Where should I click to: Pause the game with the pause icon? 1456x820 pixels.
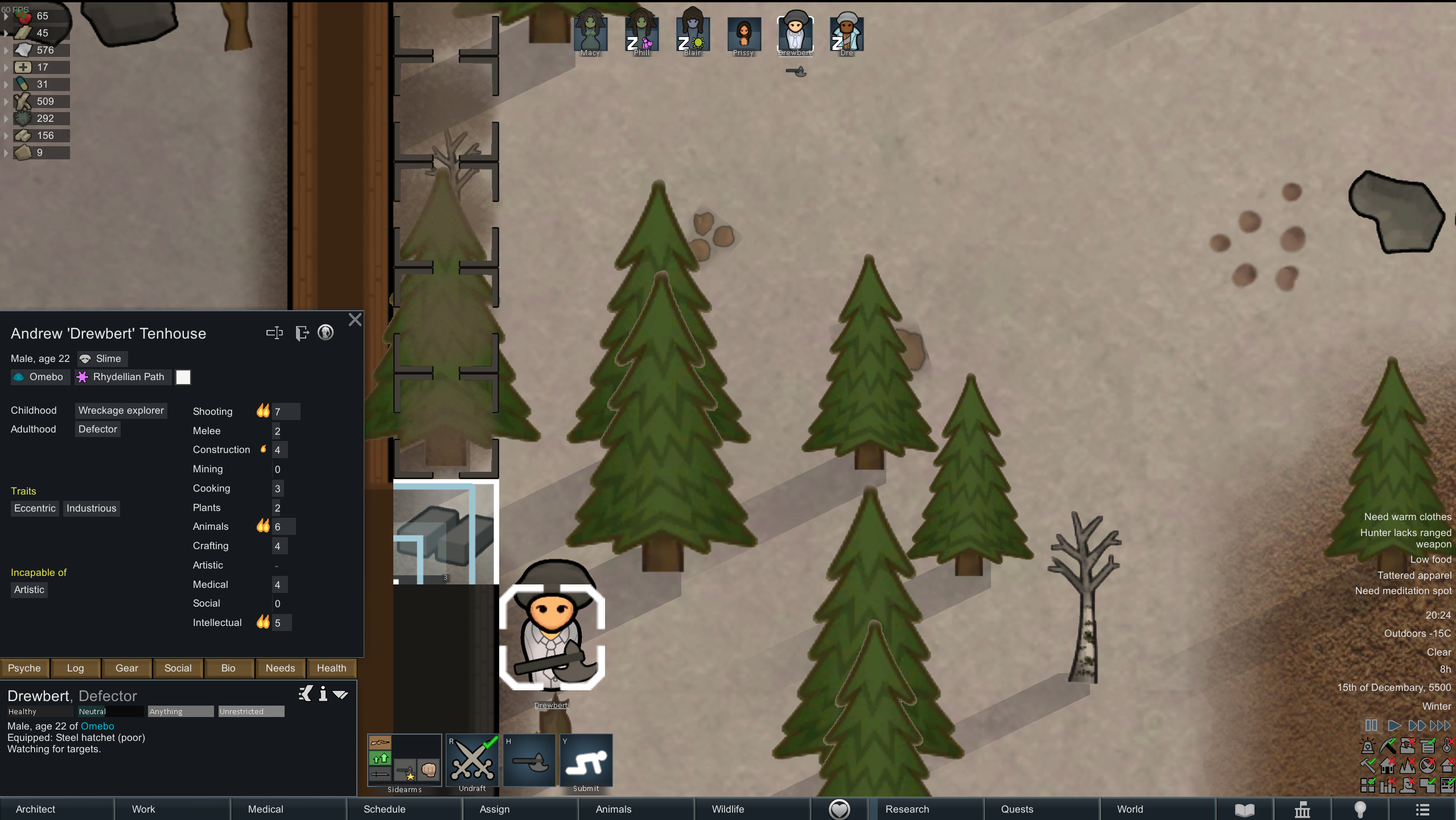[1371, 725]
